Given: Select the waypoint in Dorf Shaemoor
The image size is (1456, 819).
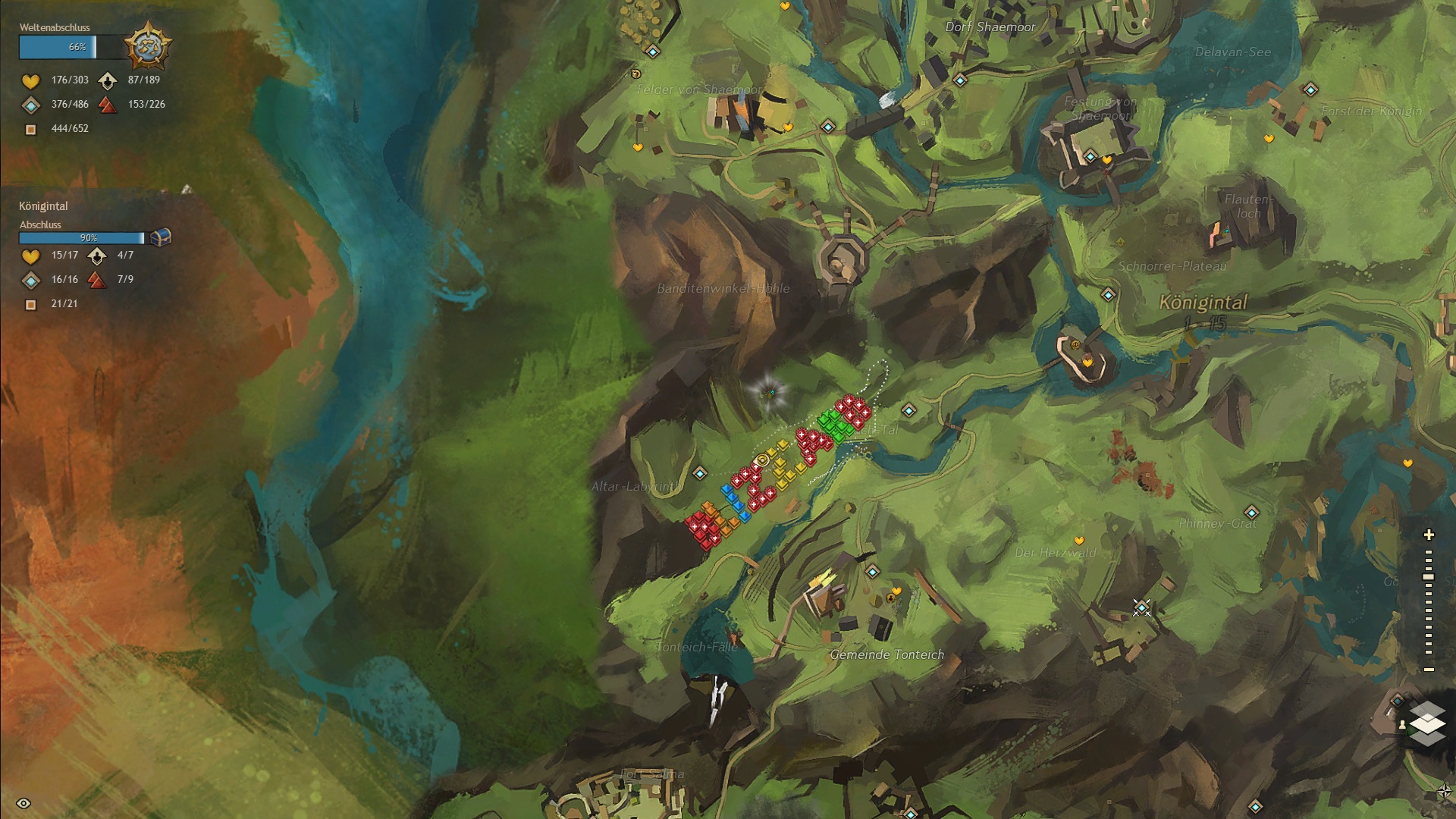Looking at the screenshot, I should coord(960,80).
